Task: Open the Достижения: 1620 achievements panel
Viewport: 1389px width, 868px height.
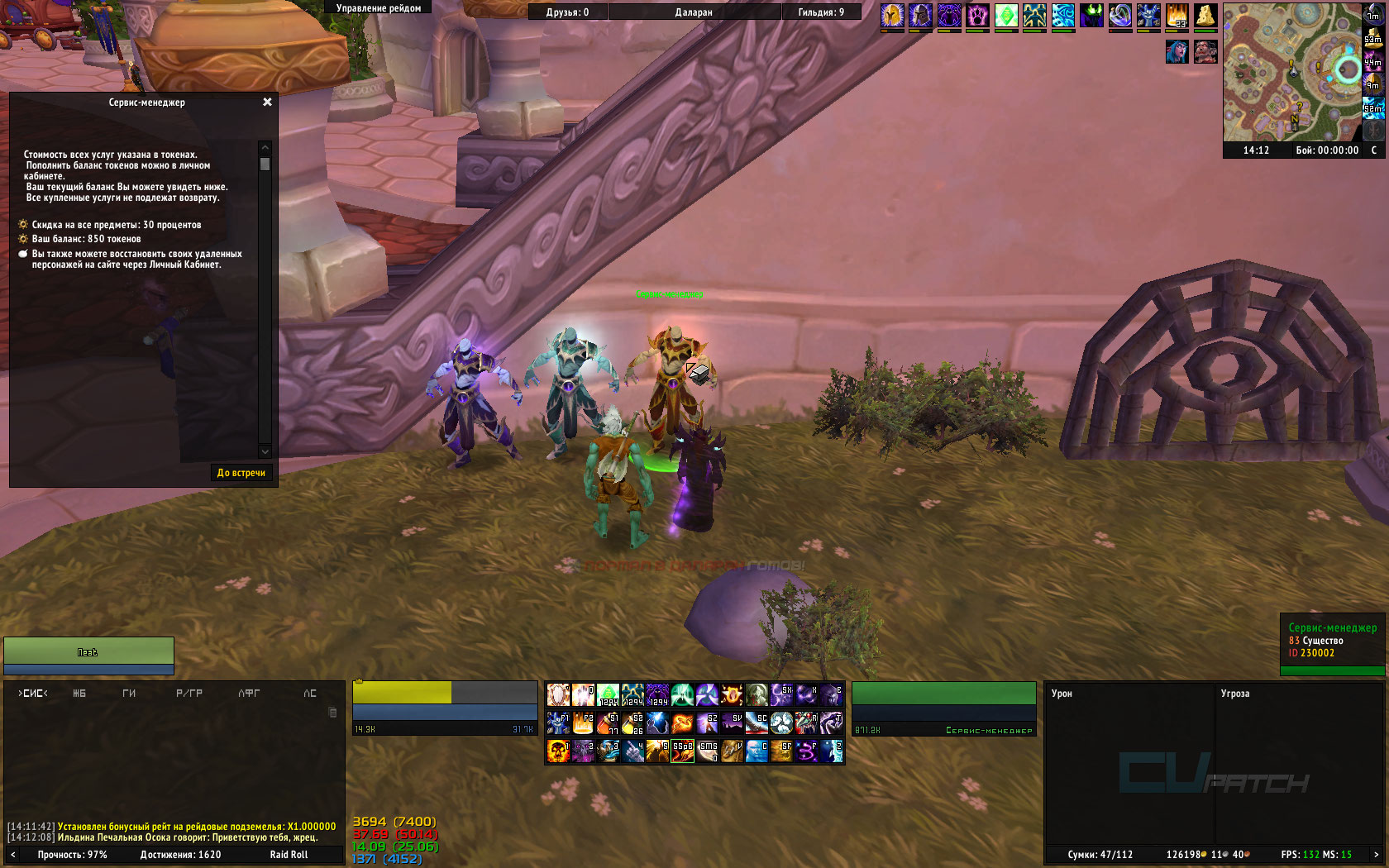Action: click(180, 855)
